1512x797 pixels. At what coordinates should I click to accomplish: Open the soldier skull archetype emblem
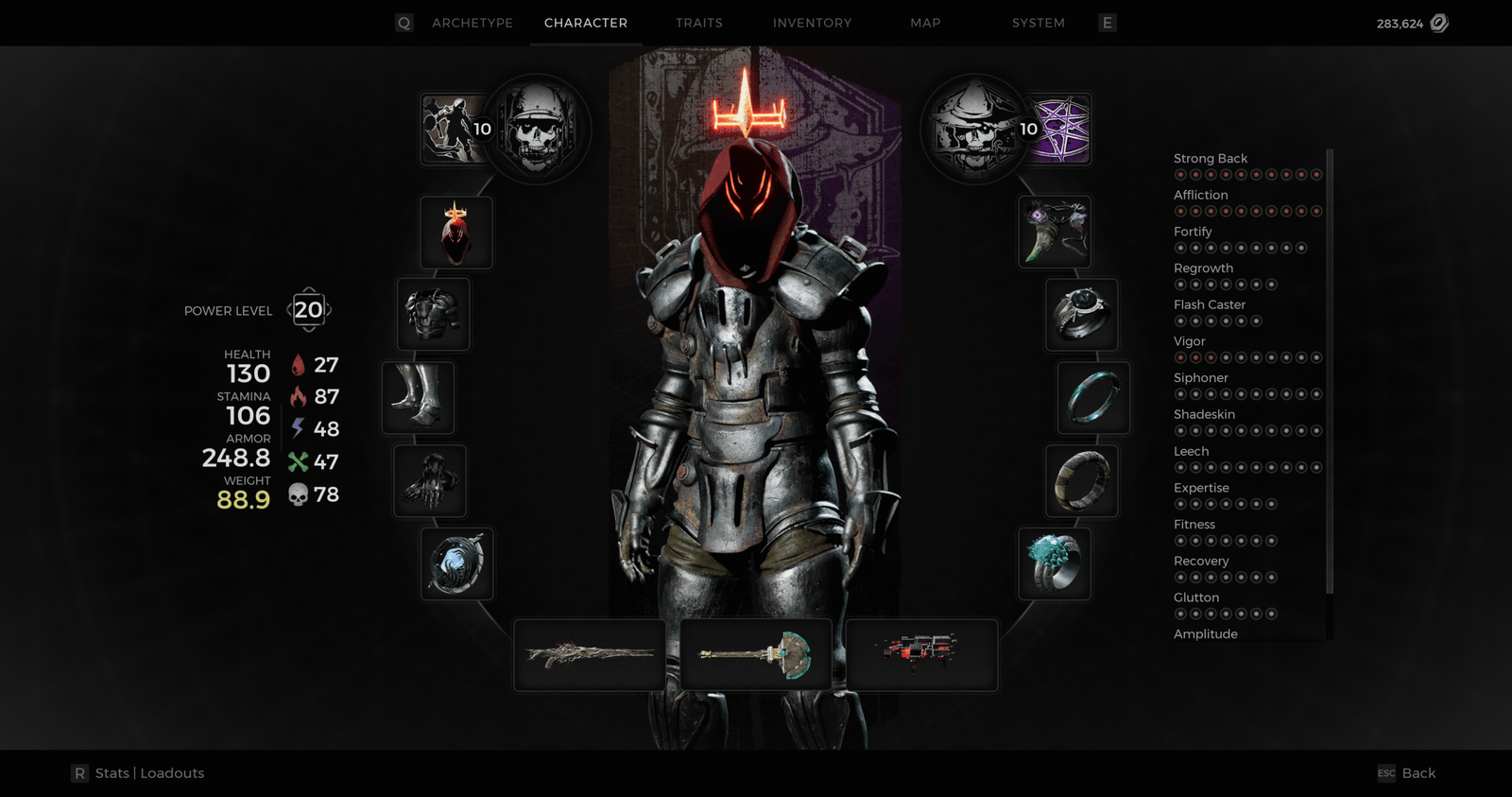click(x=537, y=129)
